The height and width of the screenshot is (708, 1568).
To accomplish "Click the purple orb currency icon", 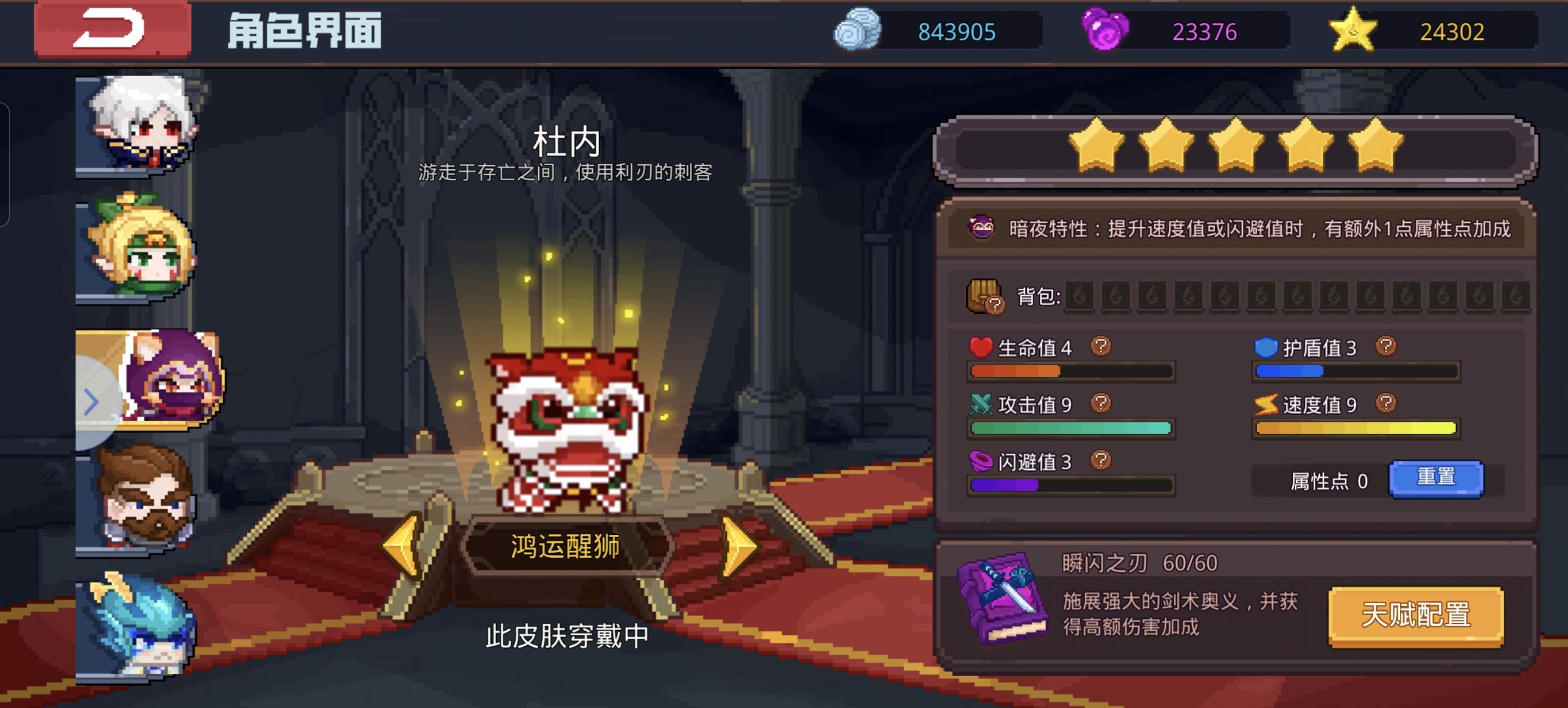I will [x=1102, y=28].
